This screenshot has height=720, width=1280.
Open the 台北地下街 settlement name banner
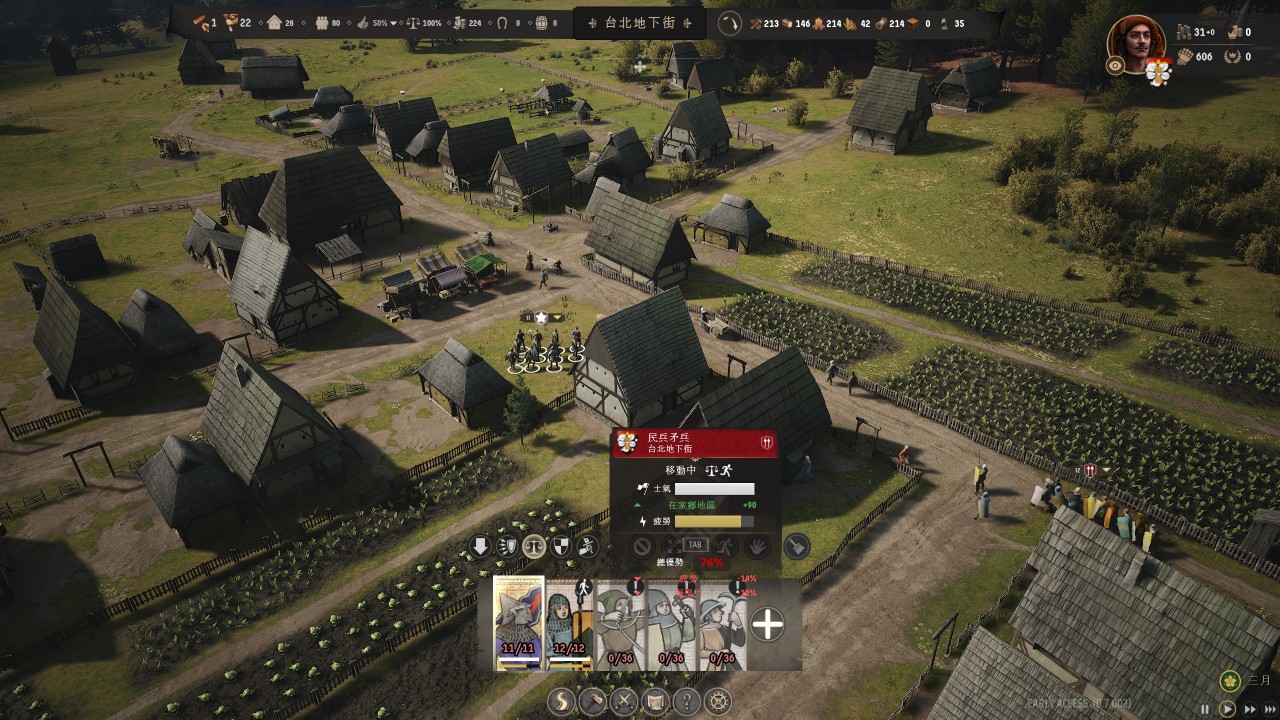pyautogui.click(x=640, y=23)
